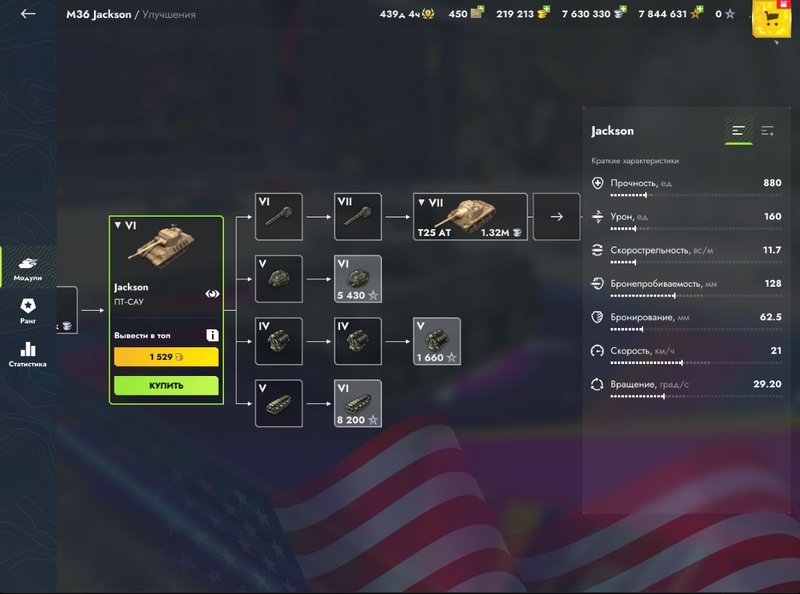Open the T25 AT tank node

(x=470, y=216)
